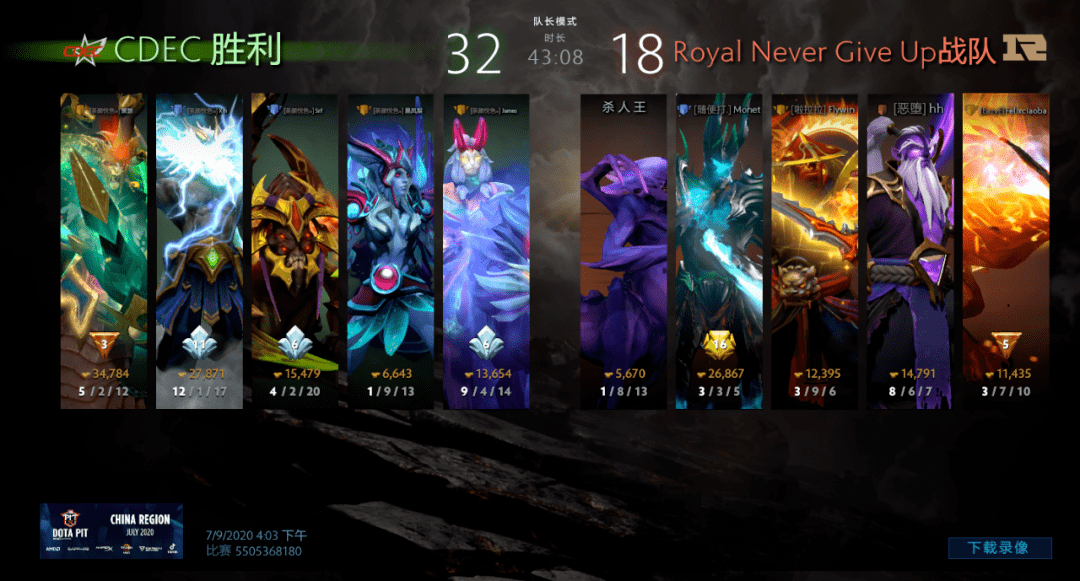
Task: Select hh's Void Spirit card
Action: point(910,250)
